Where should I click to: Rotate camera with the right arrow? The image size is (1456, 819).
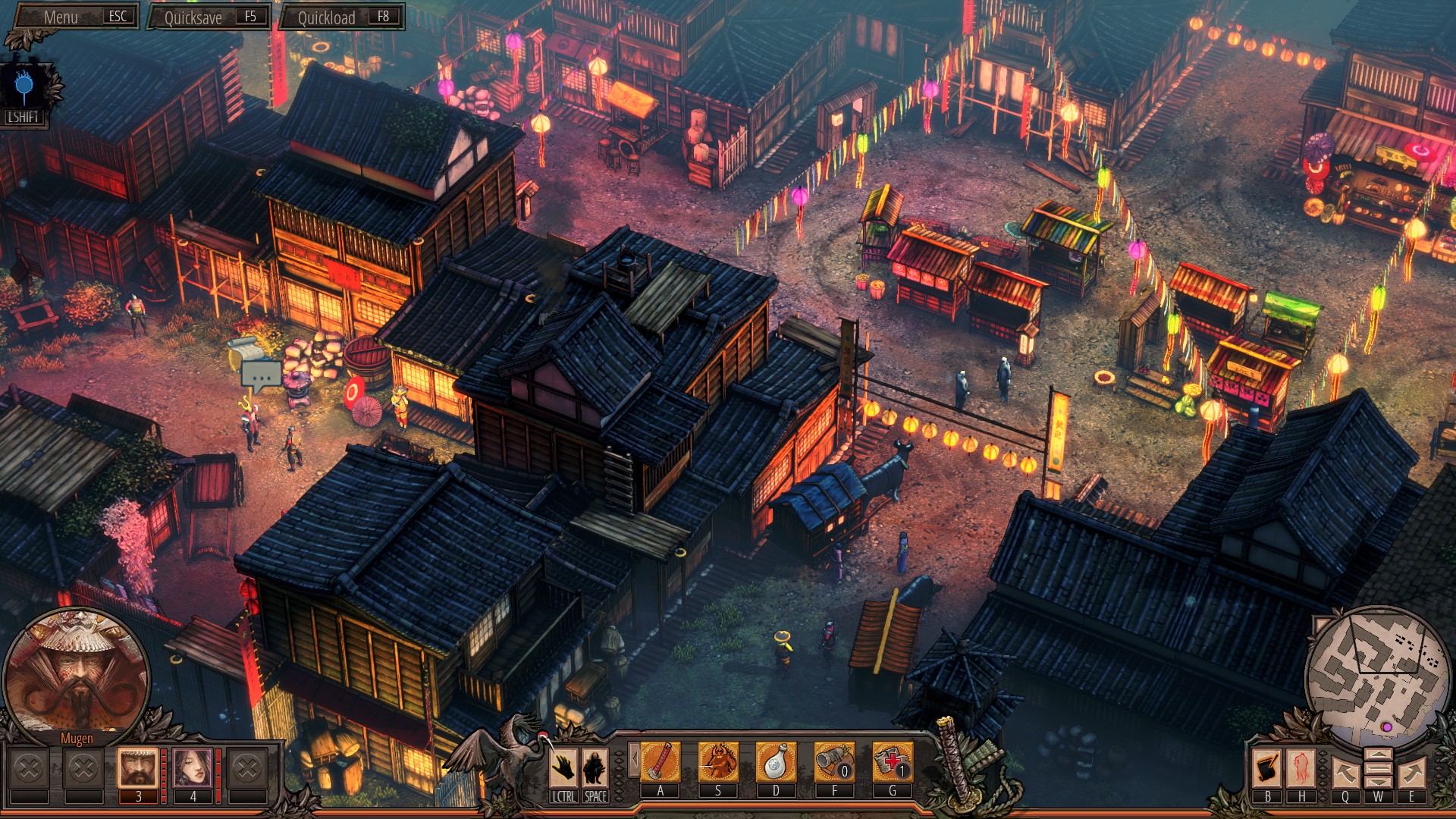1412,773
